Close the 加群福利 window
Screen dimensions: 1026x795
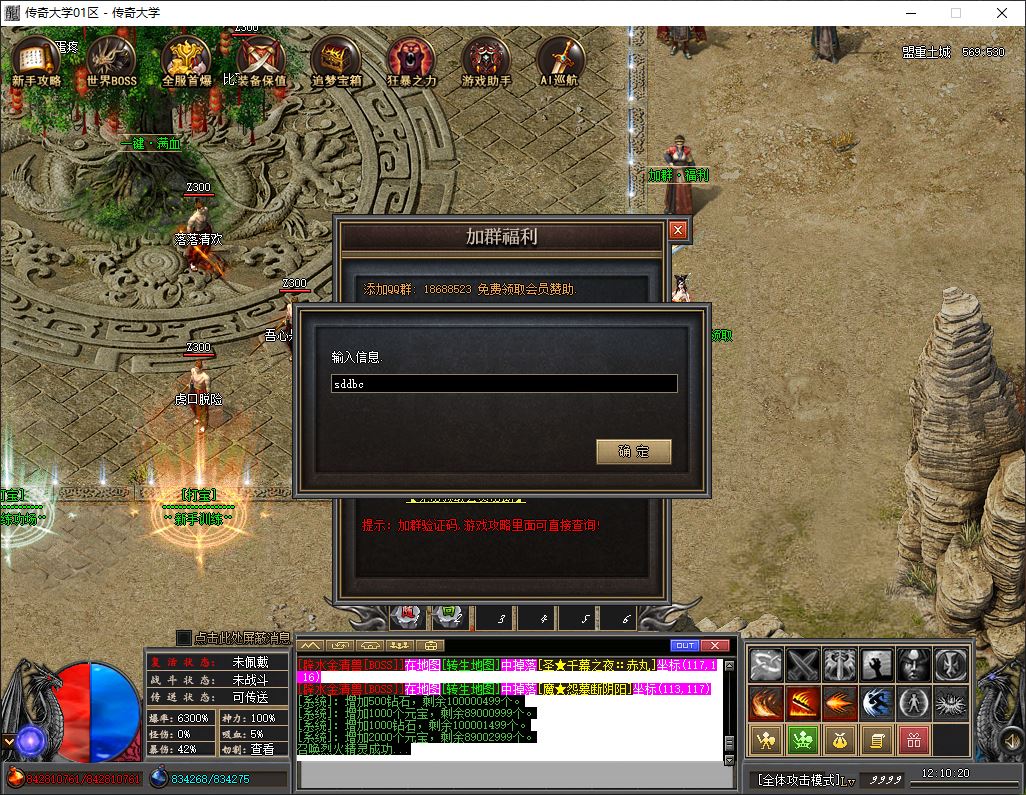click(678, 230)
